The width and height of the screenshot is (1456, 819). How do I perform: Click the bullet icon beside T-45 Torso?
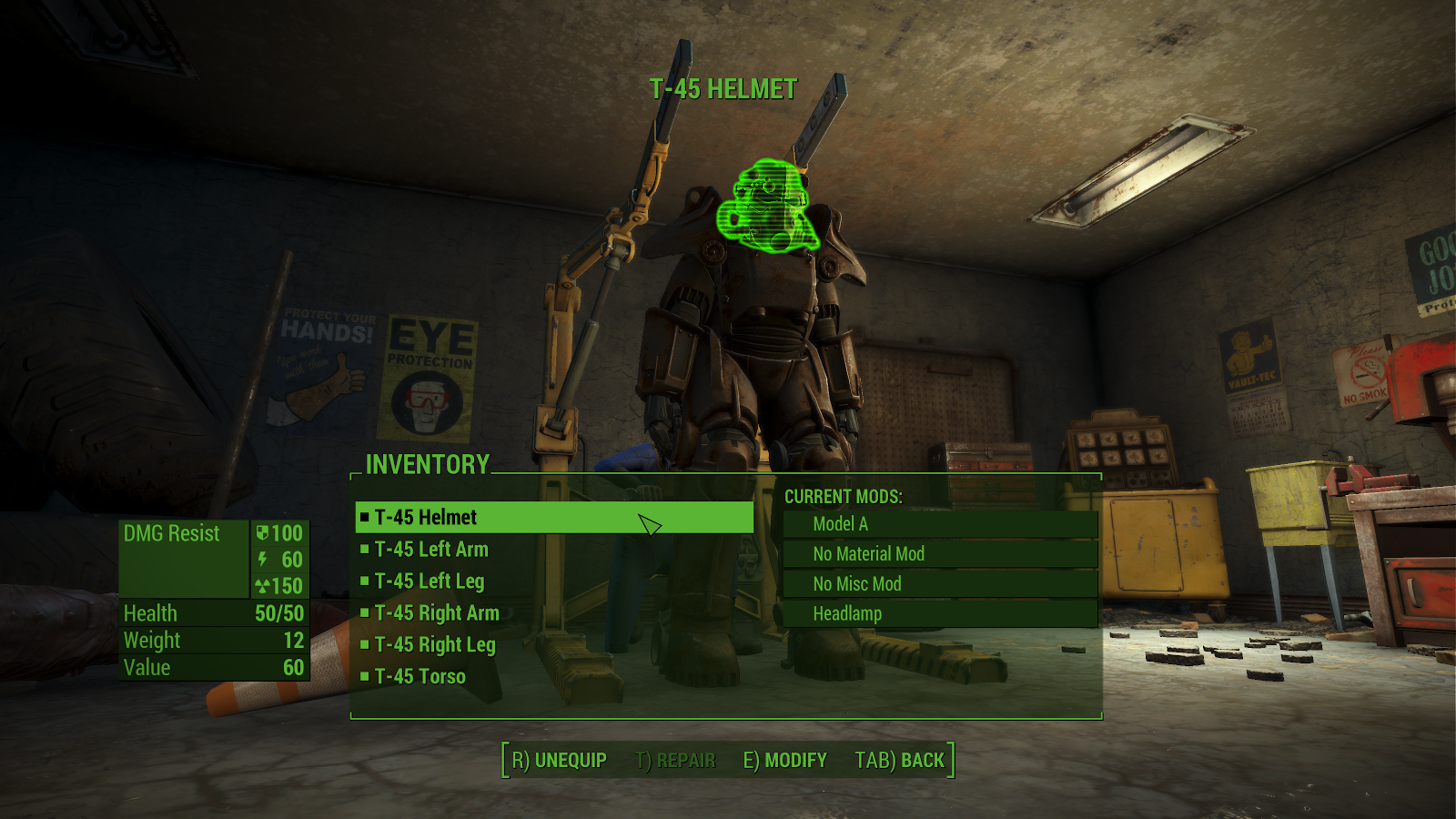368,677
